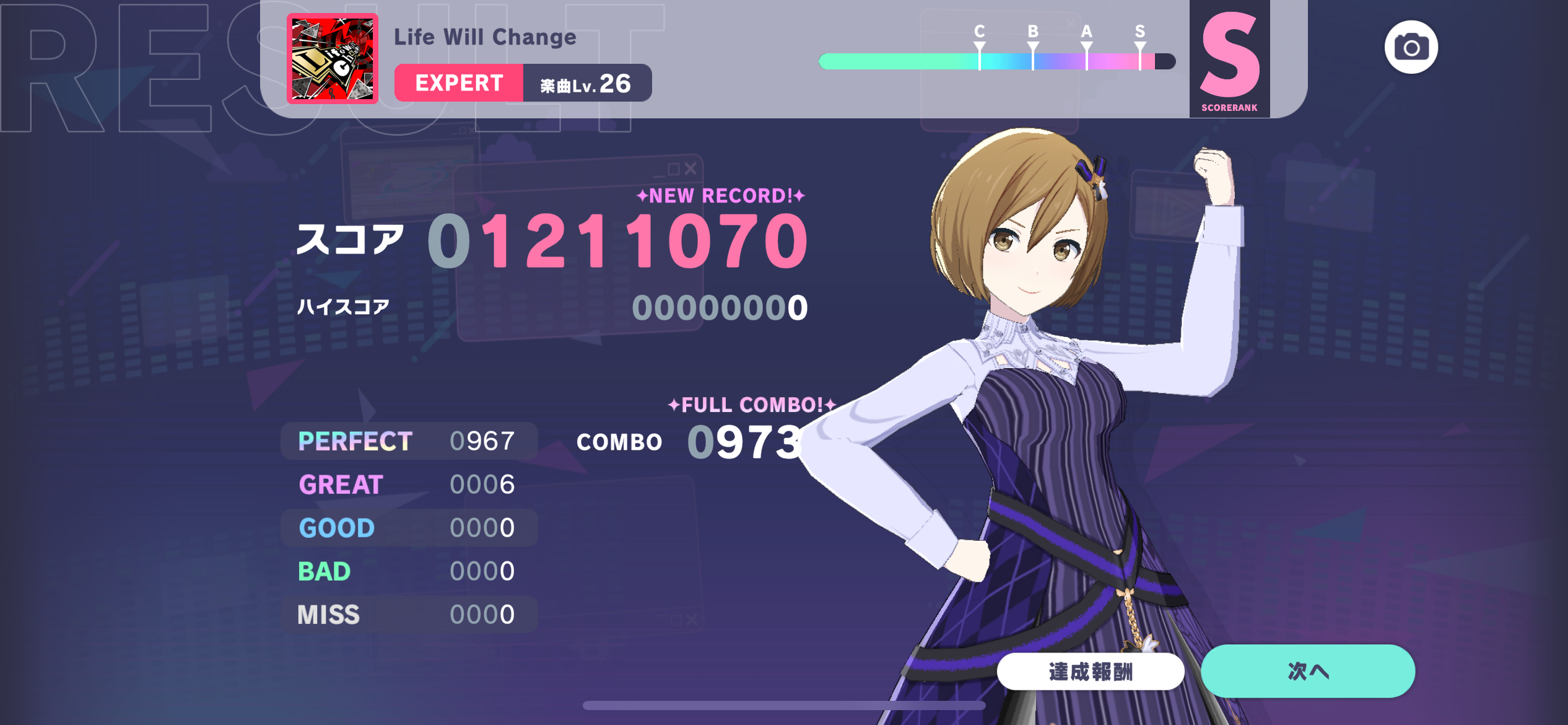This screenshot has width=1568, height=725.
Task: Open the 達成報酬 achievement rewards
Action: [x=1090, y=672]
